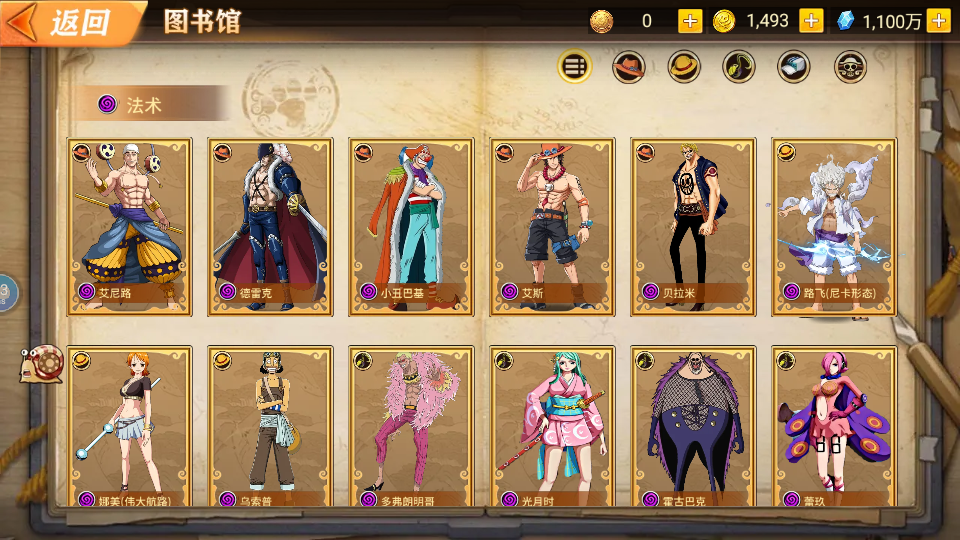The width and height of the screenshot is (960, 540).
Task: Filter by the orange cowboy hat icon
Action: coord(629,67)
